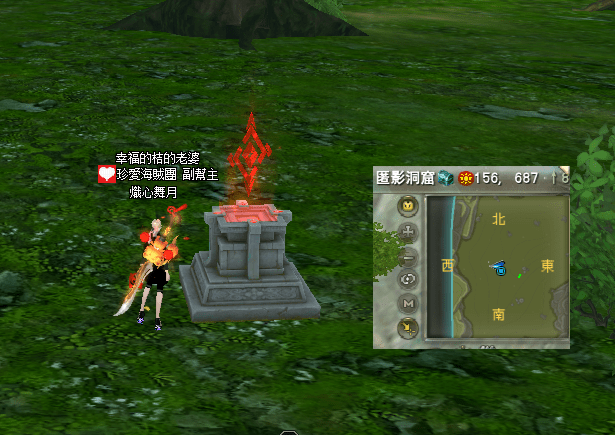Click the yellow face button beside the minimap
Viewport: 615px width, 435px height.
pos(408,207)
